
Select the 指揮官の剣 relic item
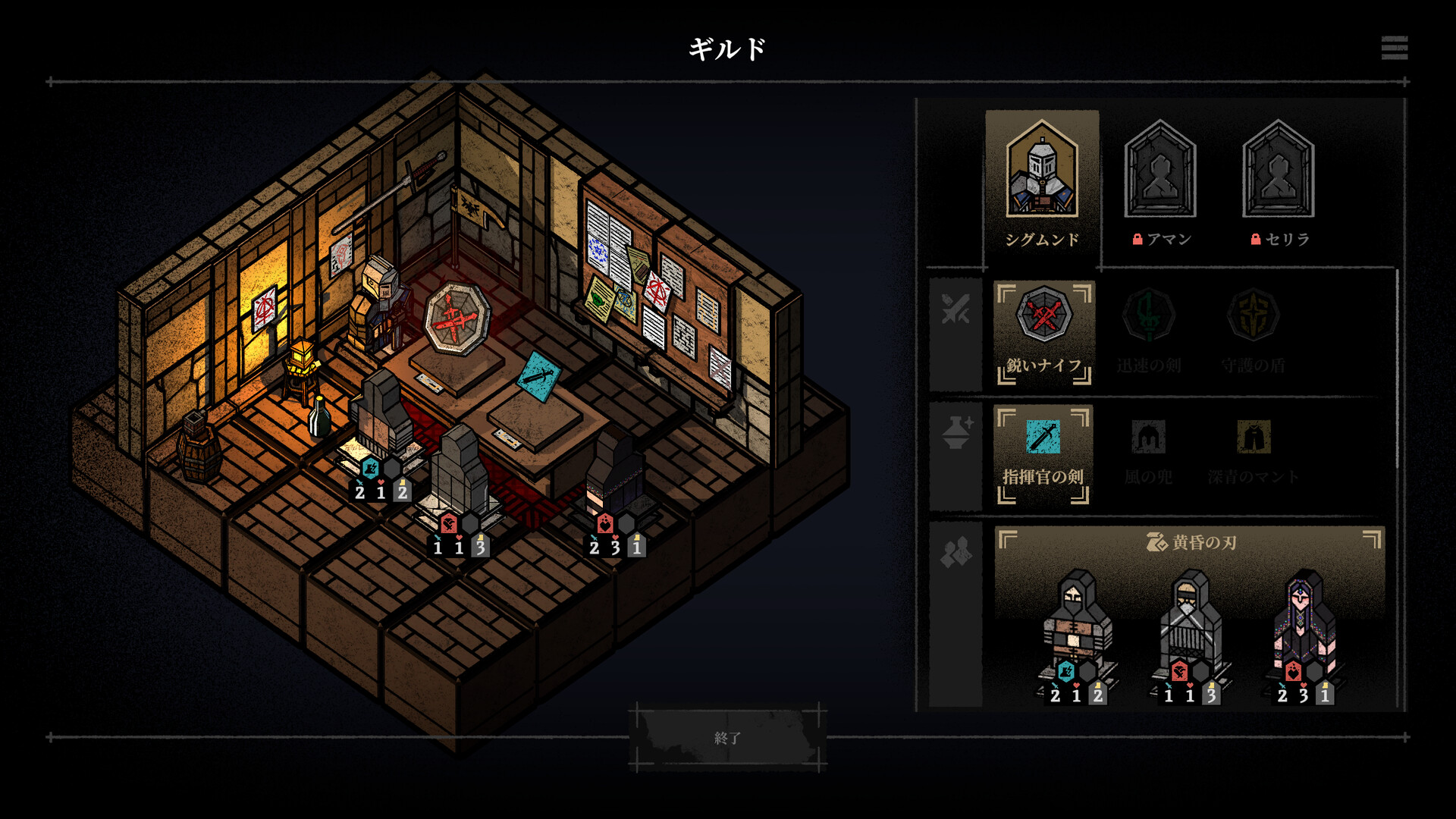click(1043, 453)
